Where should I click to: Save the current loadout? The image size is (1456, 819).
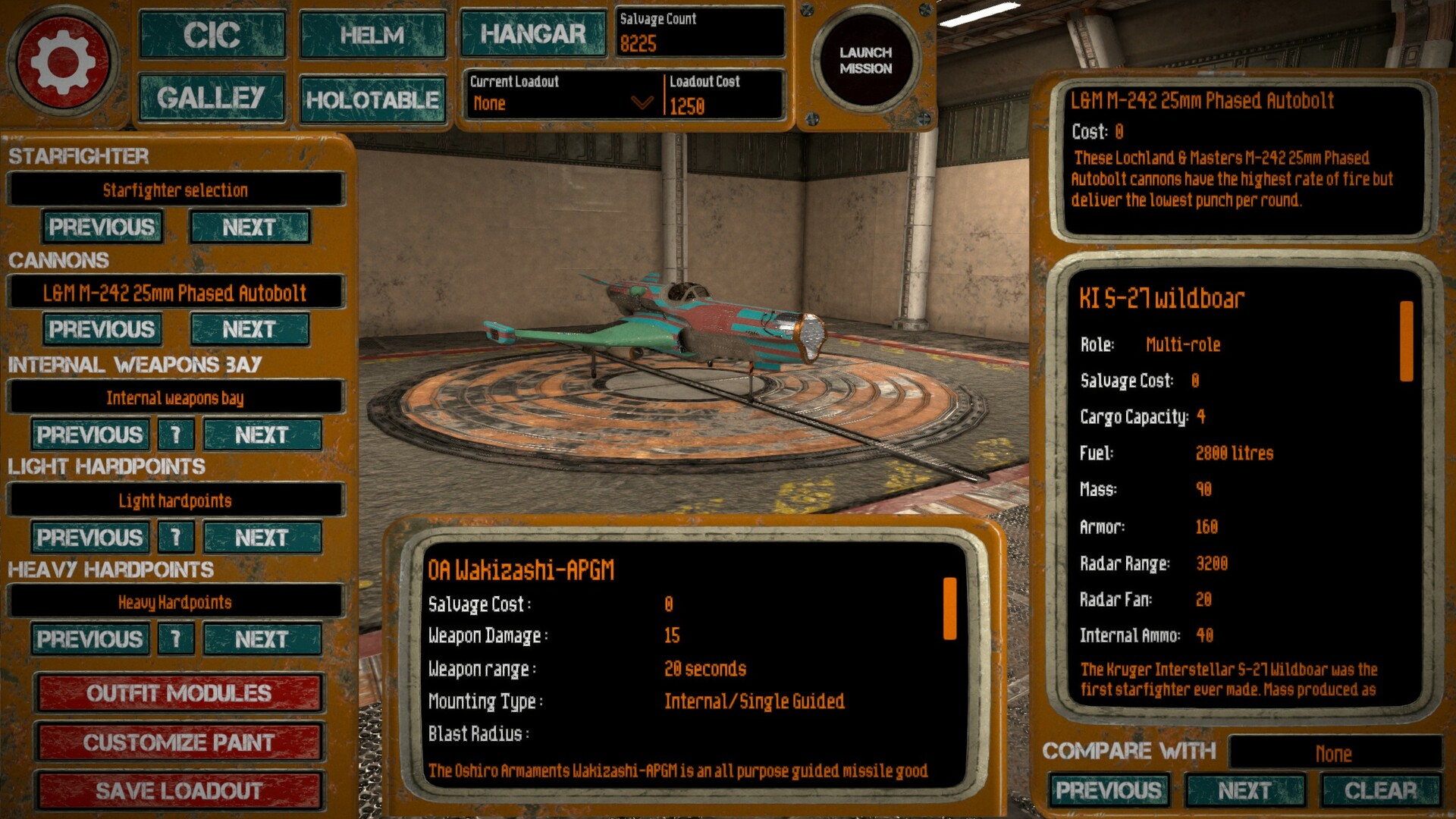pyautogui.click(x=178, y=790)
